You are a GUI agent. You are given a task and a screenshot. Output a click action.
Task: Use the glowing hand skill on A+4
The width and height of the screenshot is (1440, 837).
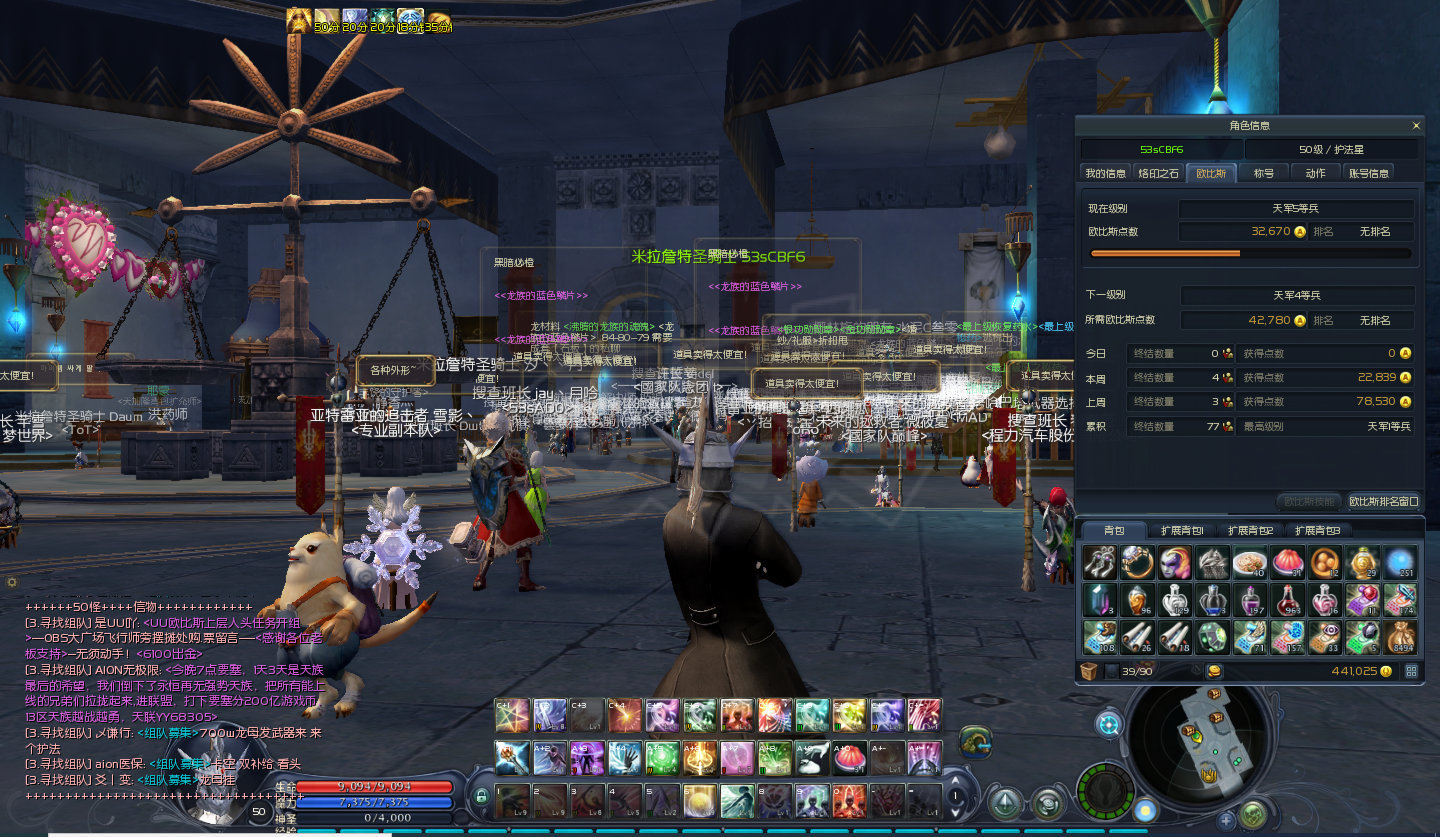point(624,757)
